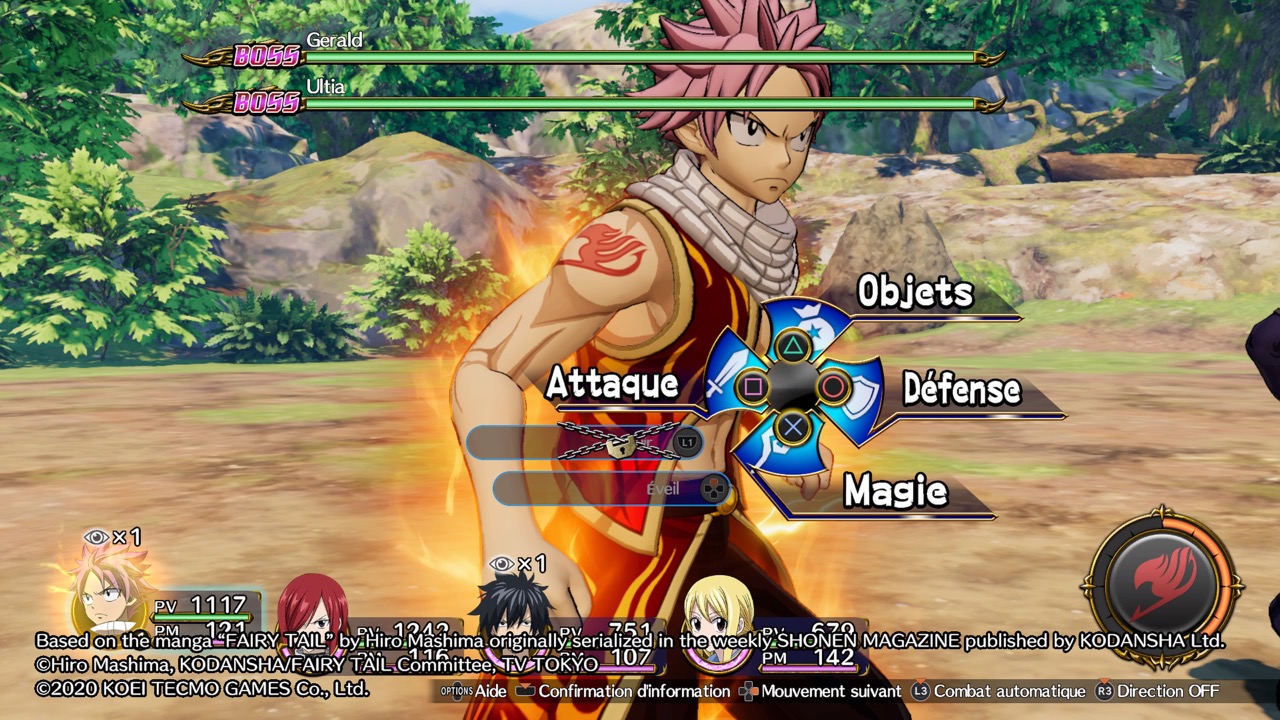1280x720 pixels.
Task: Click the chained locked command bar
Action: (585, 442)
